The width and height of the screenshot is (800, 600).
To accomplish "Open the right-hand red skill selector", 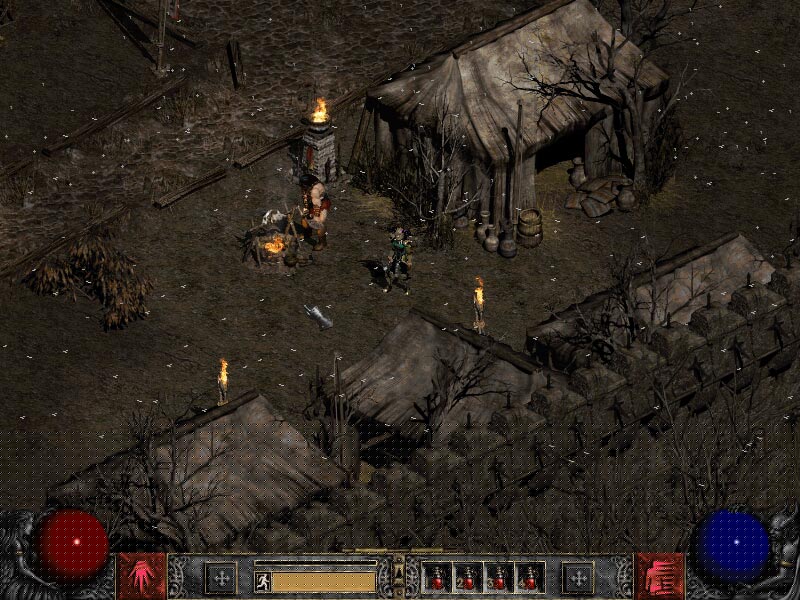I will point(659,576).
